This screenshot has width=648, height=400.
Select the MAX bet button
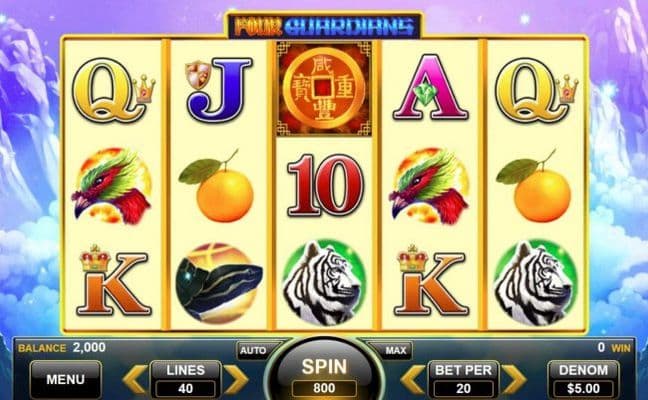click(395, 351)
